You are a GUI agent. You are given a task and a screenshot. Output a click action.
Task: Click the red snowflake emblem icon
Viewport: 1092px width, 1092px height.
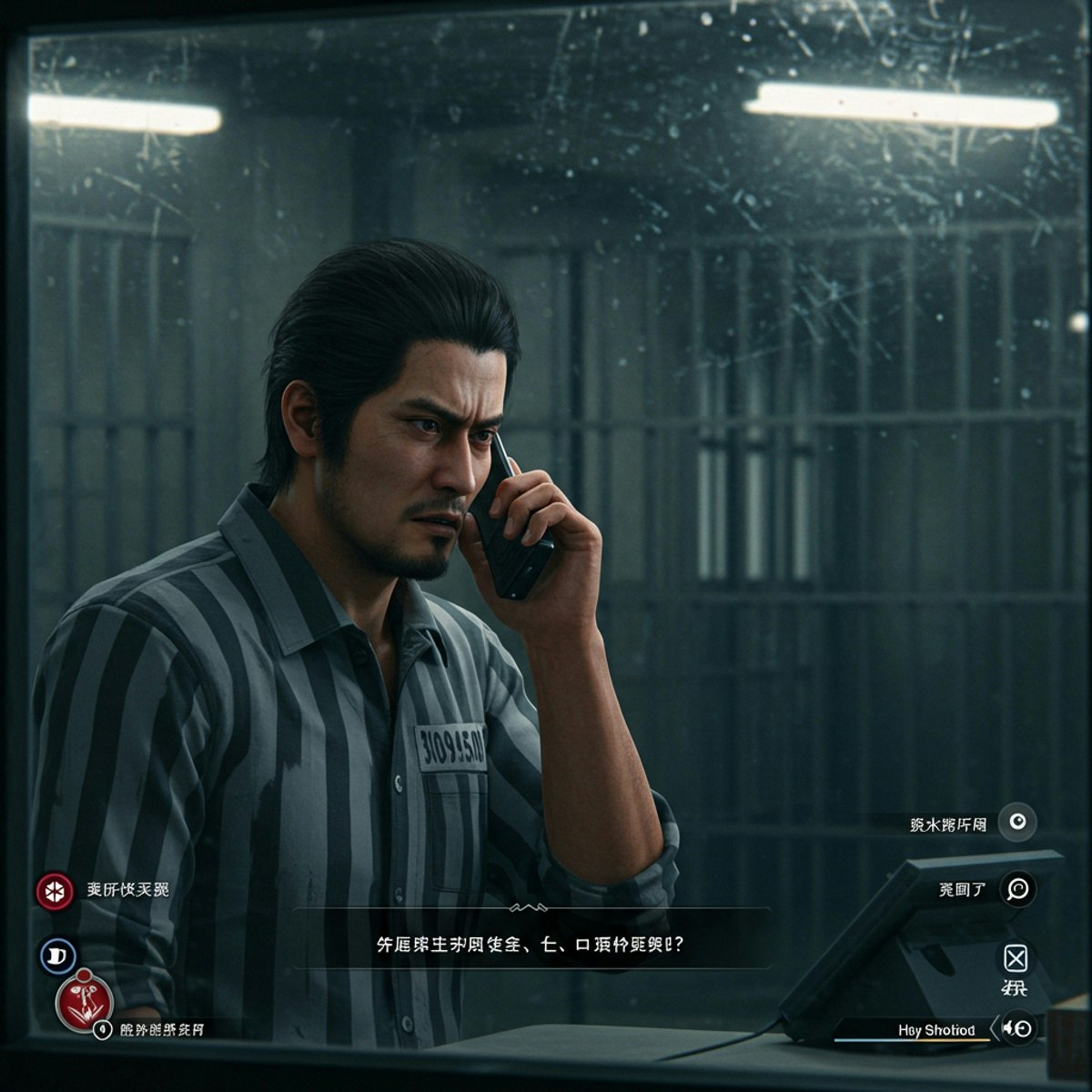coord(55,891)
